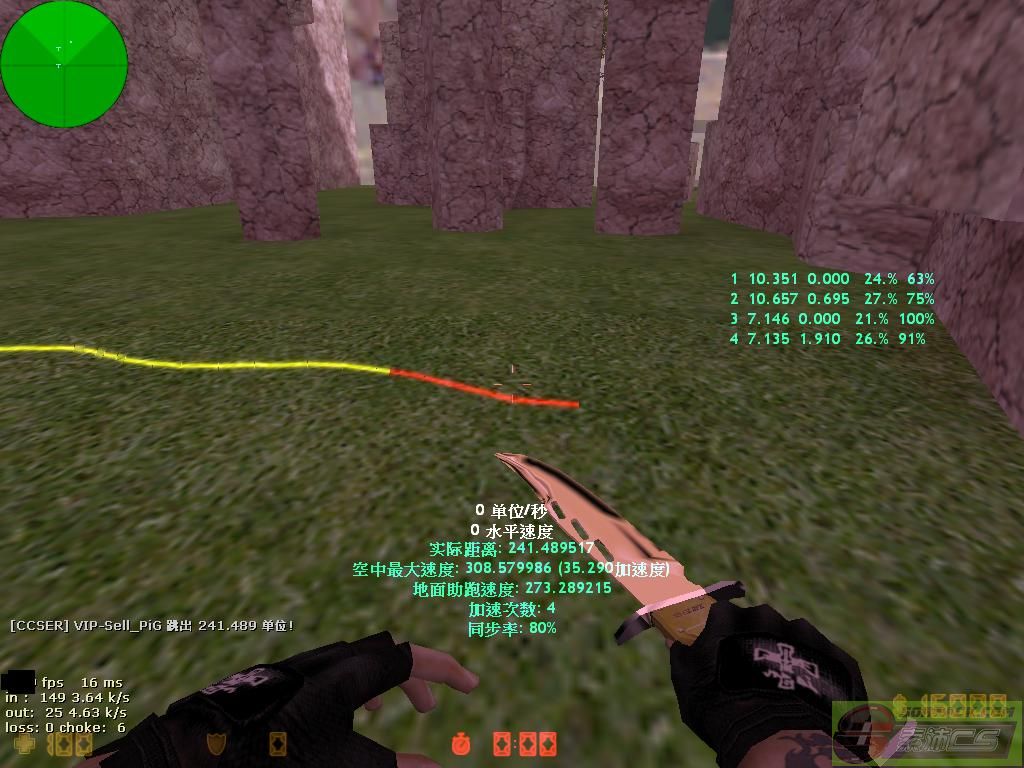The width and height of the screenshot is (1024, 768).
Task: Click the health cross icon
Action: pyautogui.click(x=23, y=744)
